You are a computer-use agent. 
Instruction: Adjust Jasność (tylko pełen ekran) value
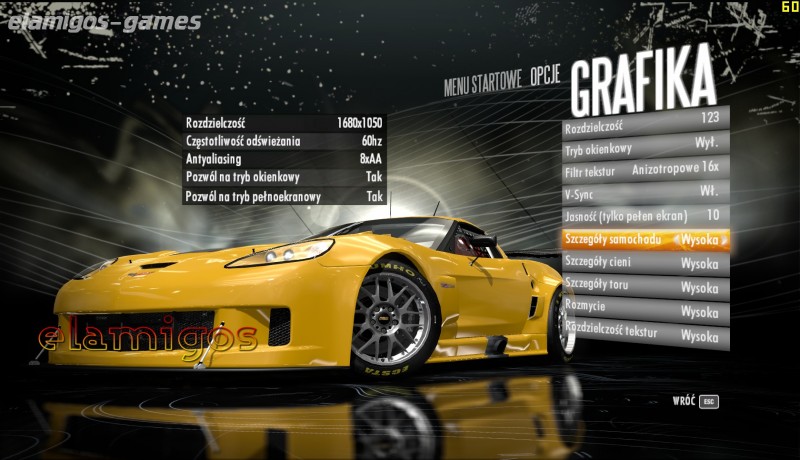645,216
